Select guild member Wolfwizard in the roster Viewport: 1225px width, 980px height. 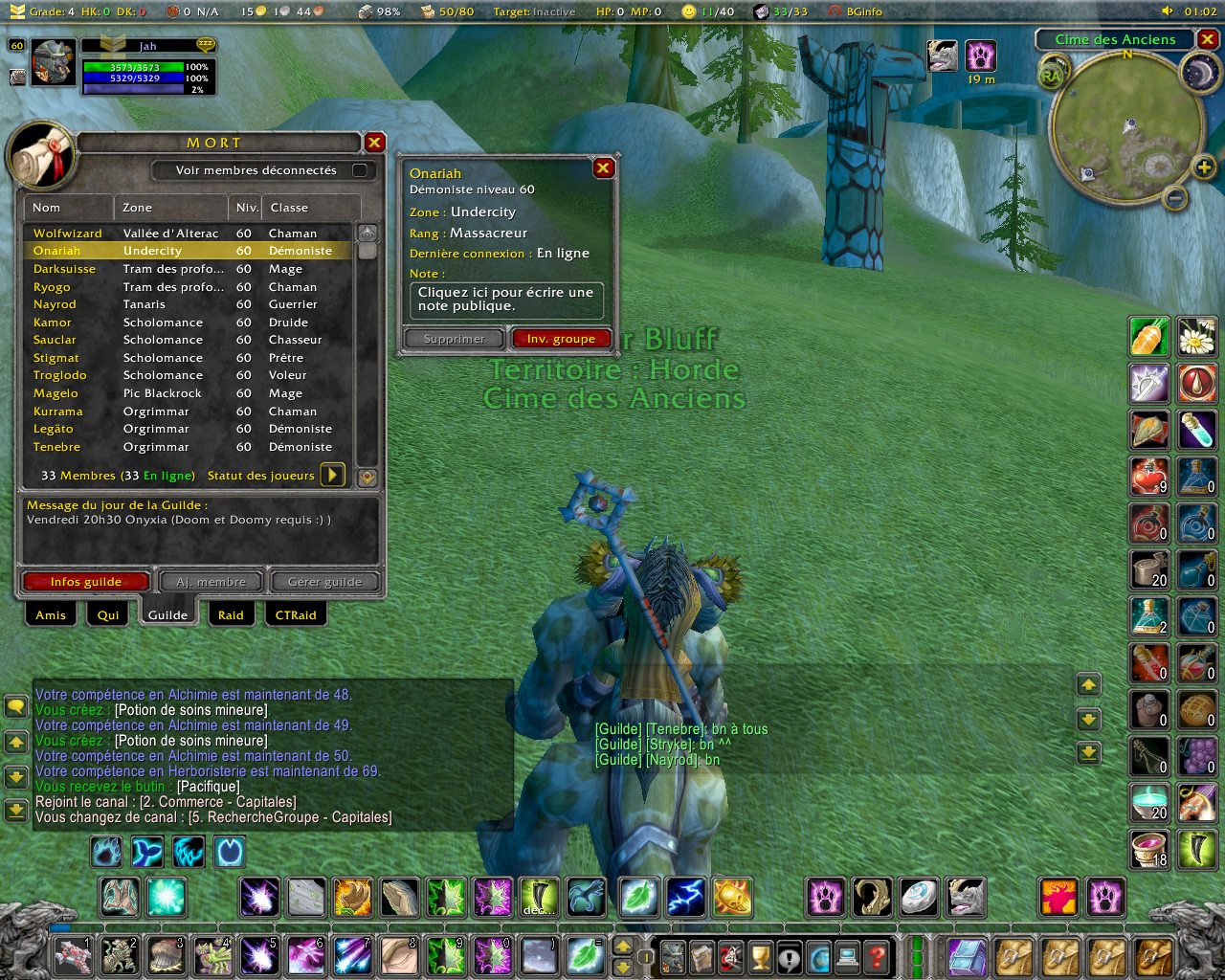click(x=67, y=234)
